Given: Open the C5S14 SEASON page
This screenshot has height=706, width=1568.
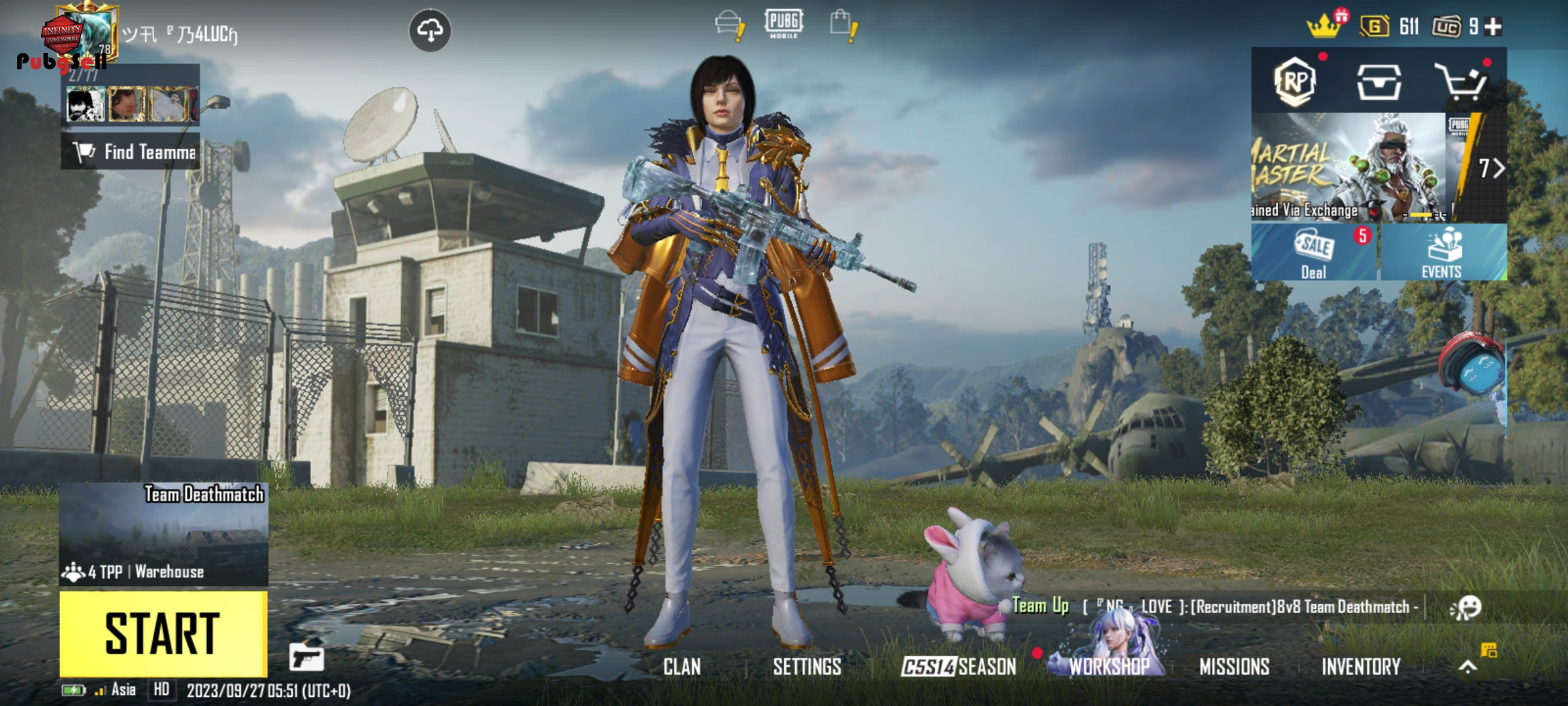Looking at the screenshot, I should click(958, 667).
